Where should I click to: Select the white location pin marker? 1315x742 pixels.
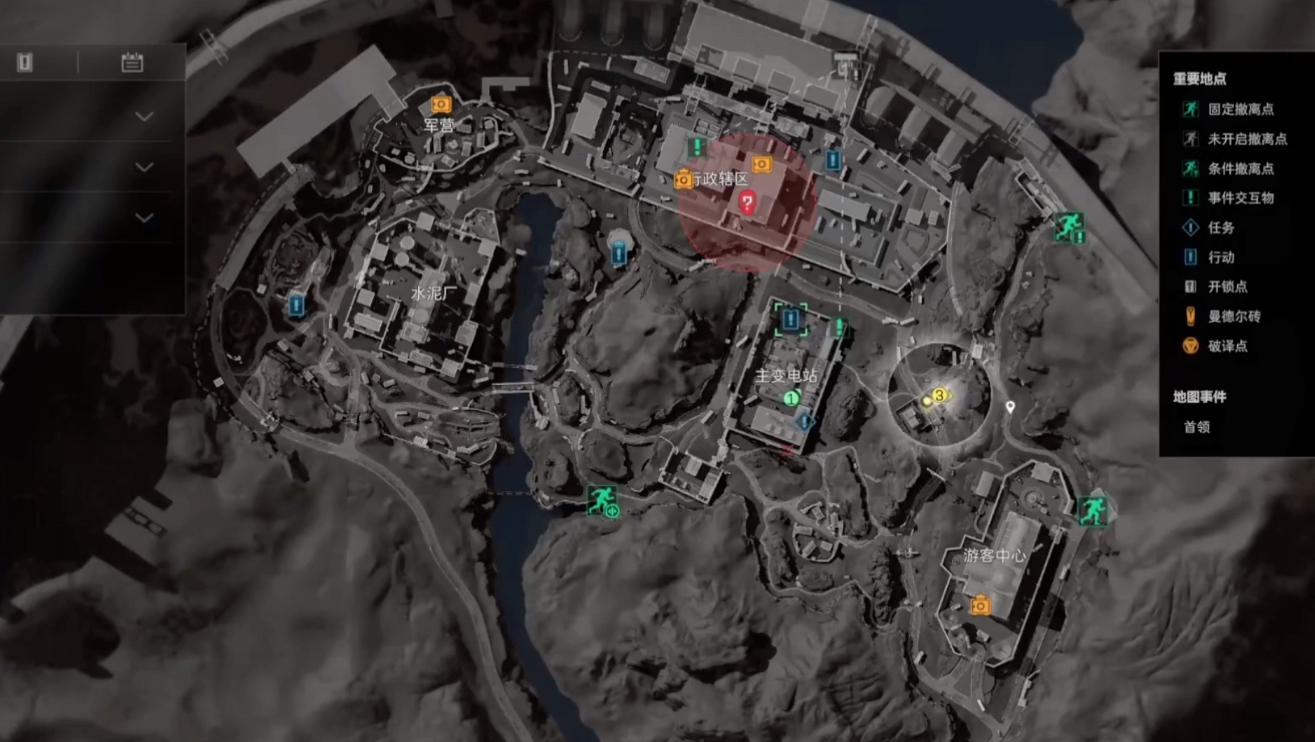click(1011, 407)
